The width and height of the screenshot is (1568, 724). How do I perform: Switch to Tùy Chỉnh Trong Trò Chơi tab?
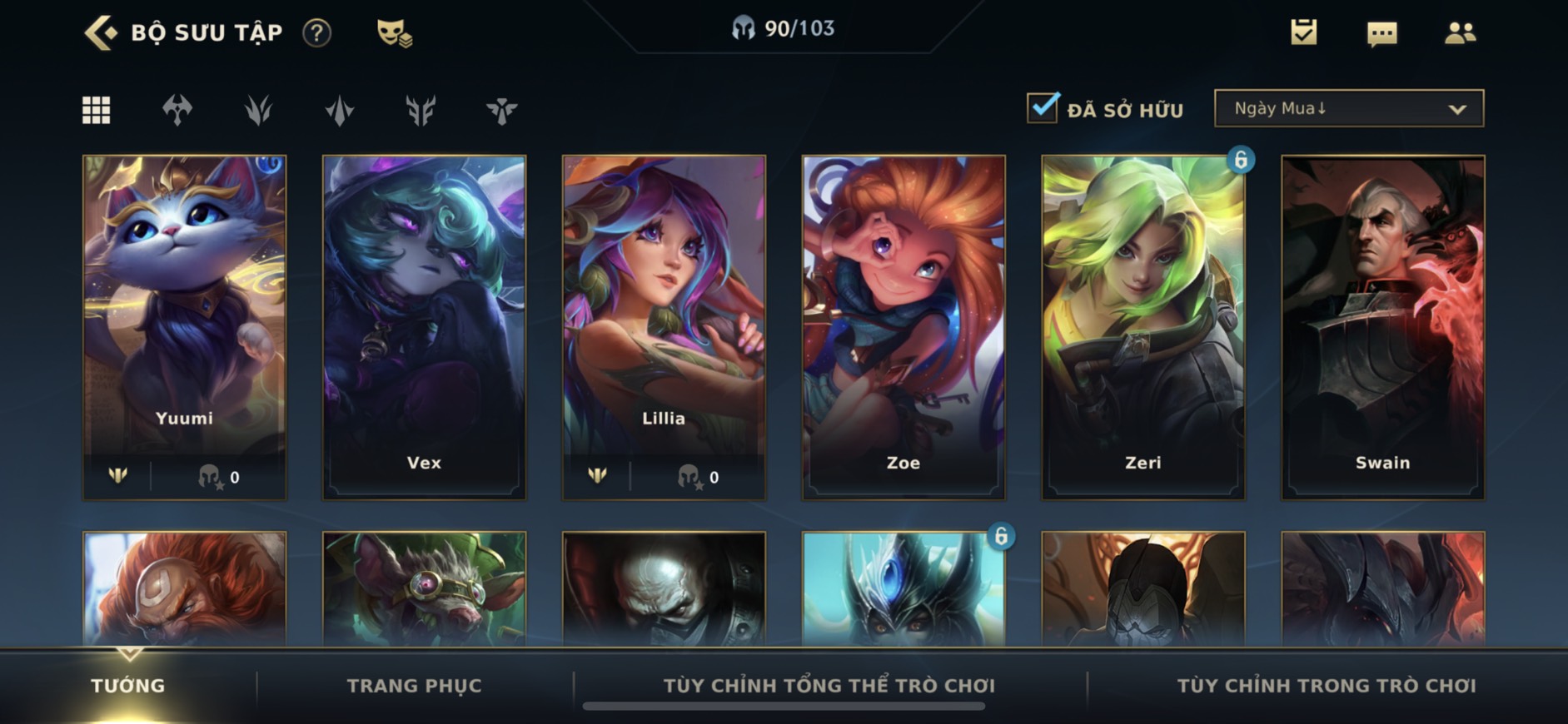[1326, 686]
